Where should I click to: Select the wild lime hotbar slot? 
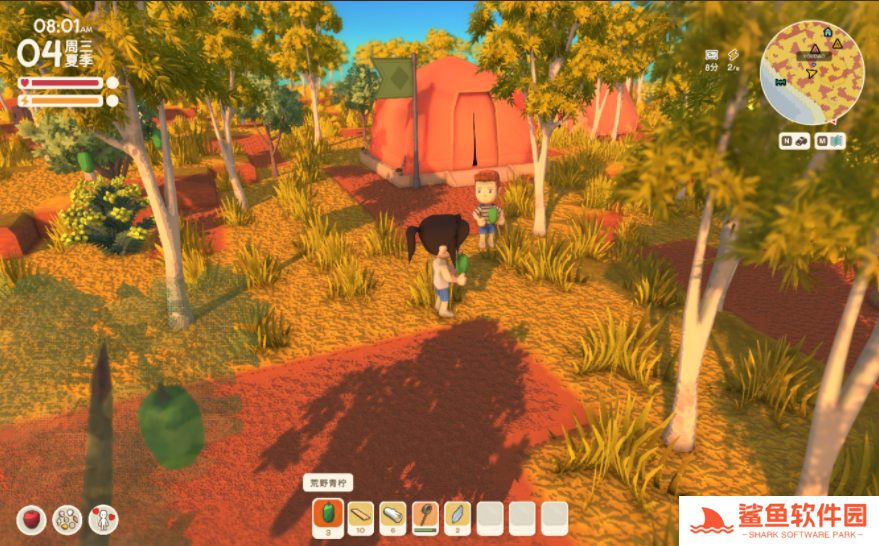(x=328, y=516)
